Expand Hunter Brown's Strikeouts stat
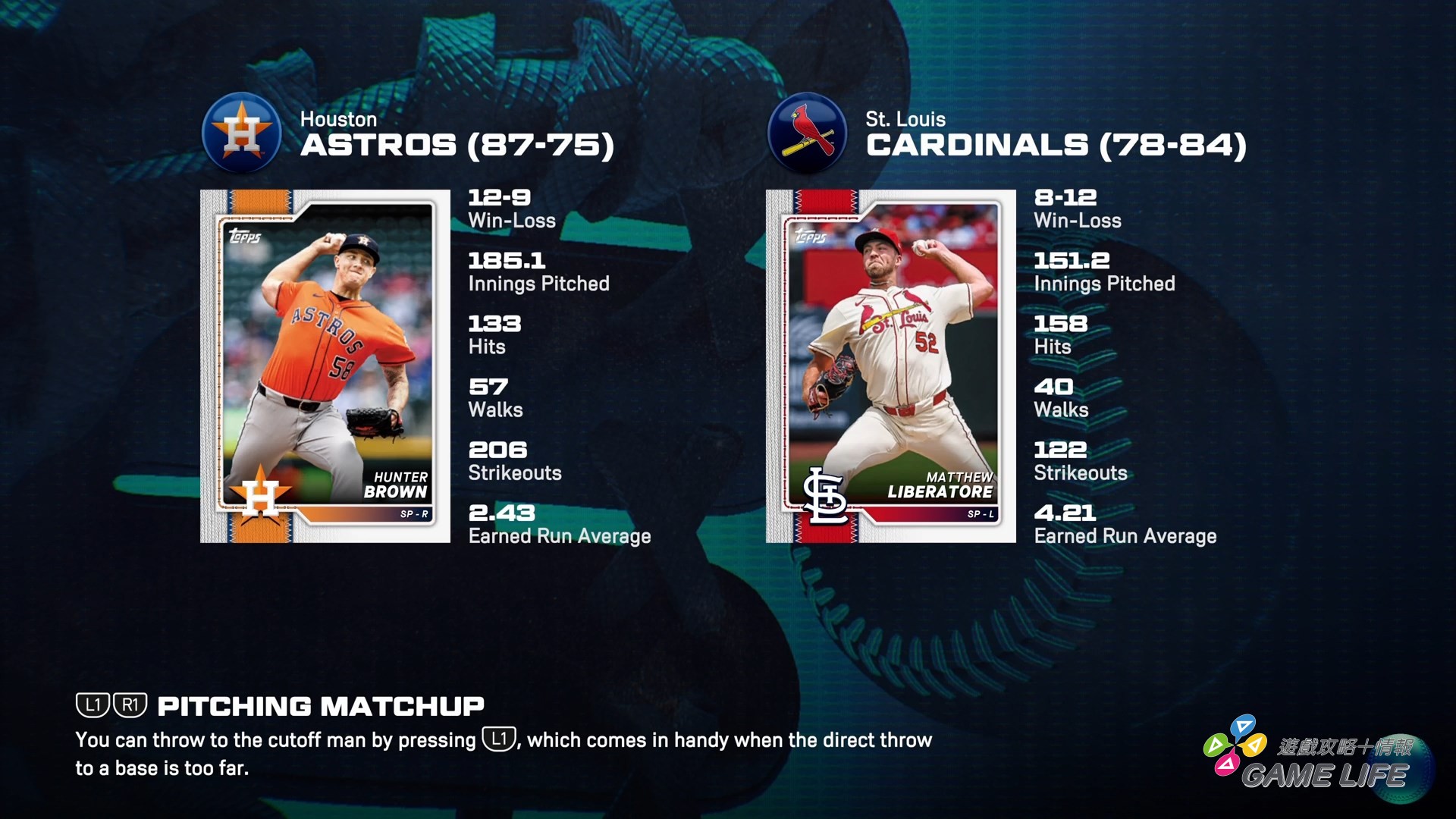1456x819 pixels. coord(515,461)
